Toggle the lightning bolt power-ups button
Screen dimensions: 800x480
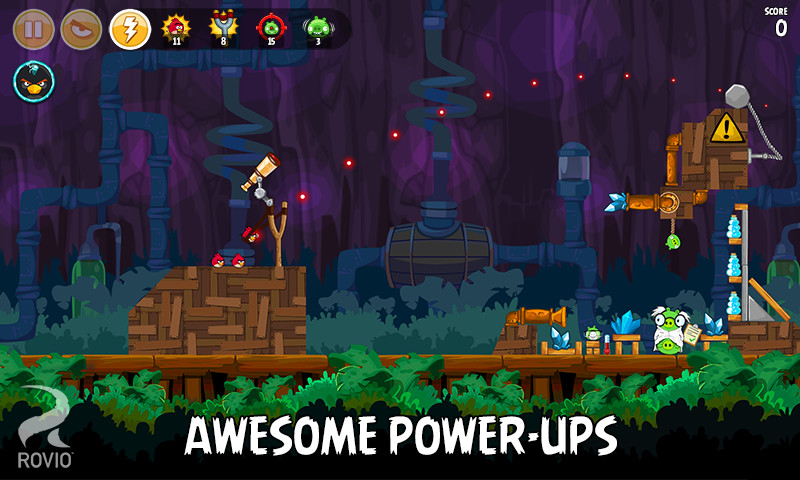click(129, 29)
